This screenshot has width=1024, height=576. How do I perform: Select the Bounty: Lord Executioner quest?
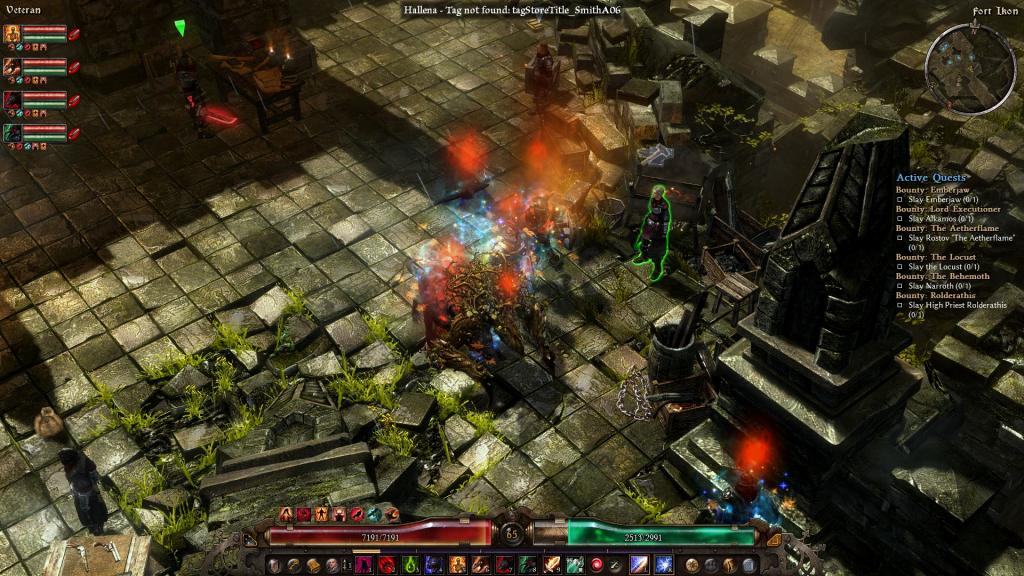click(947, 208)
